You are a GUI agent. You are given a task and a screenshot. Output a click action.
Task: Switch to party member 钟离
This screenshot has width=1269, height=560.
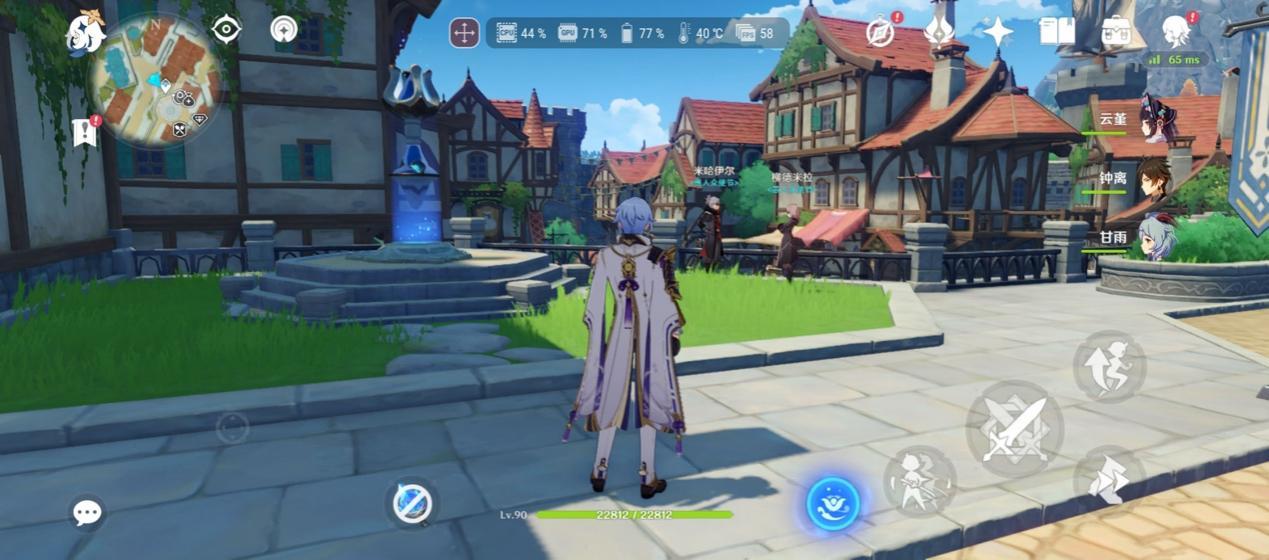[1155, 178]
